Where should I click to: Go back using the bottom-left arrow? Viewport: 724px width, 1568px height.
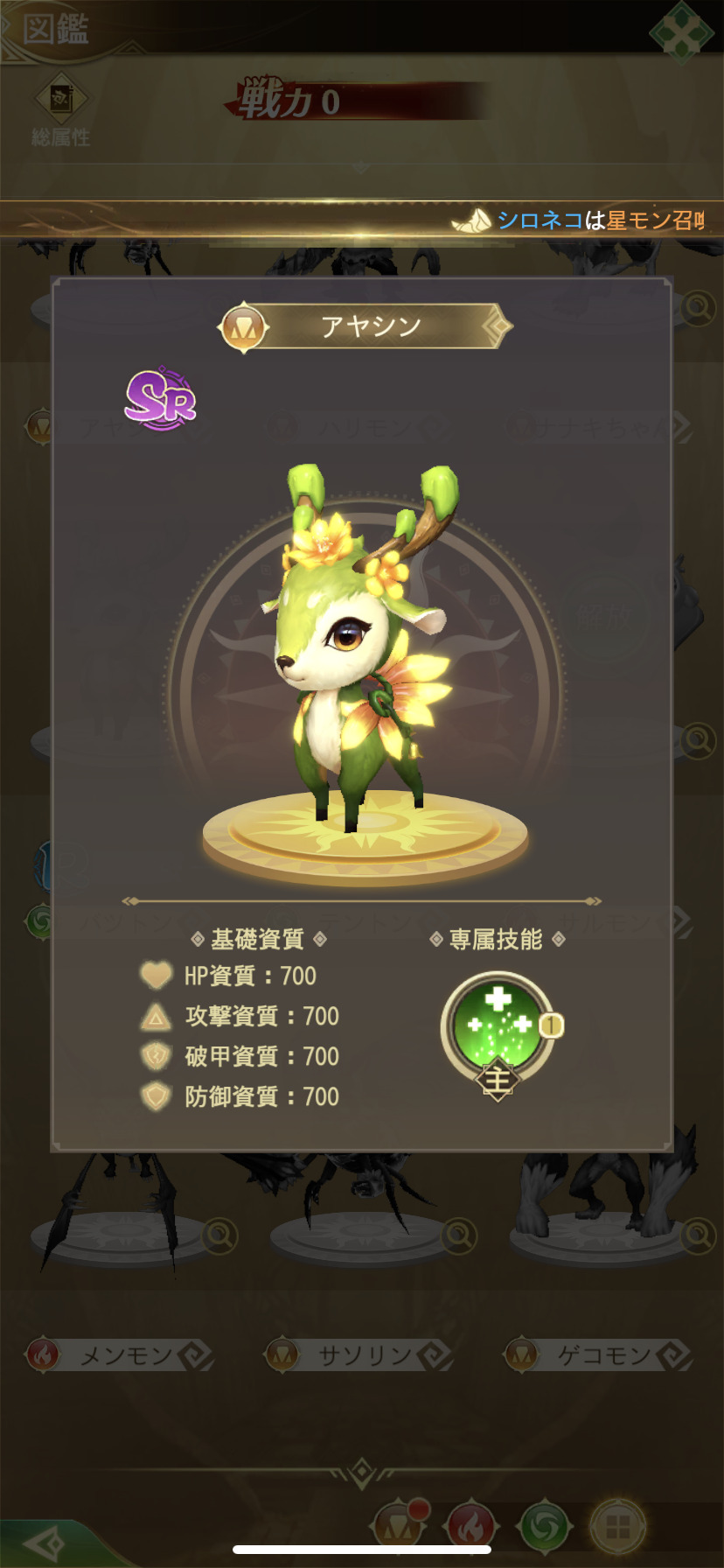point(44,1544)
